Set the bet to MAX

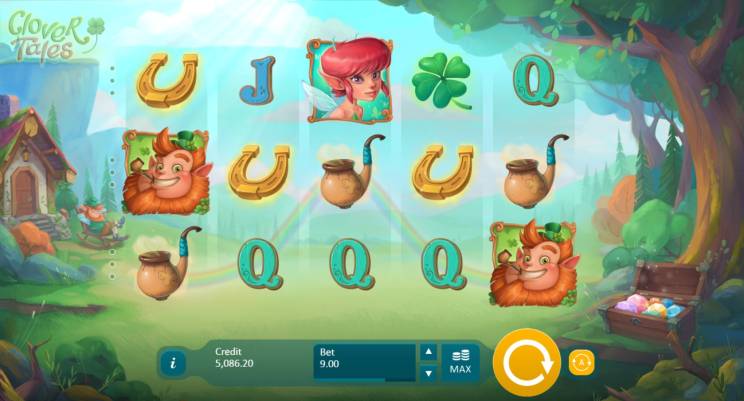point(460,362)
